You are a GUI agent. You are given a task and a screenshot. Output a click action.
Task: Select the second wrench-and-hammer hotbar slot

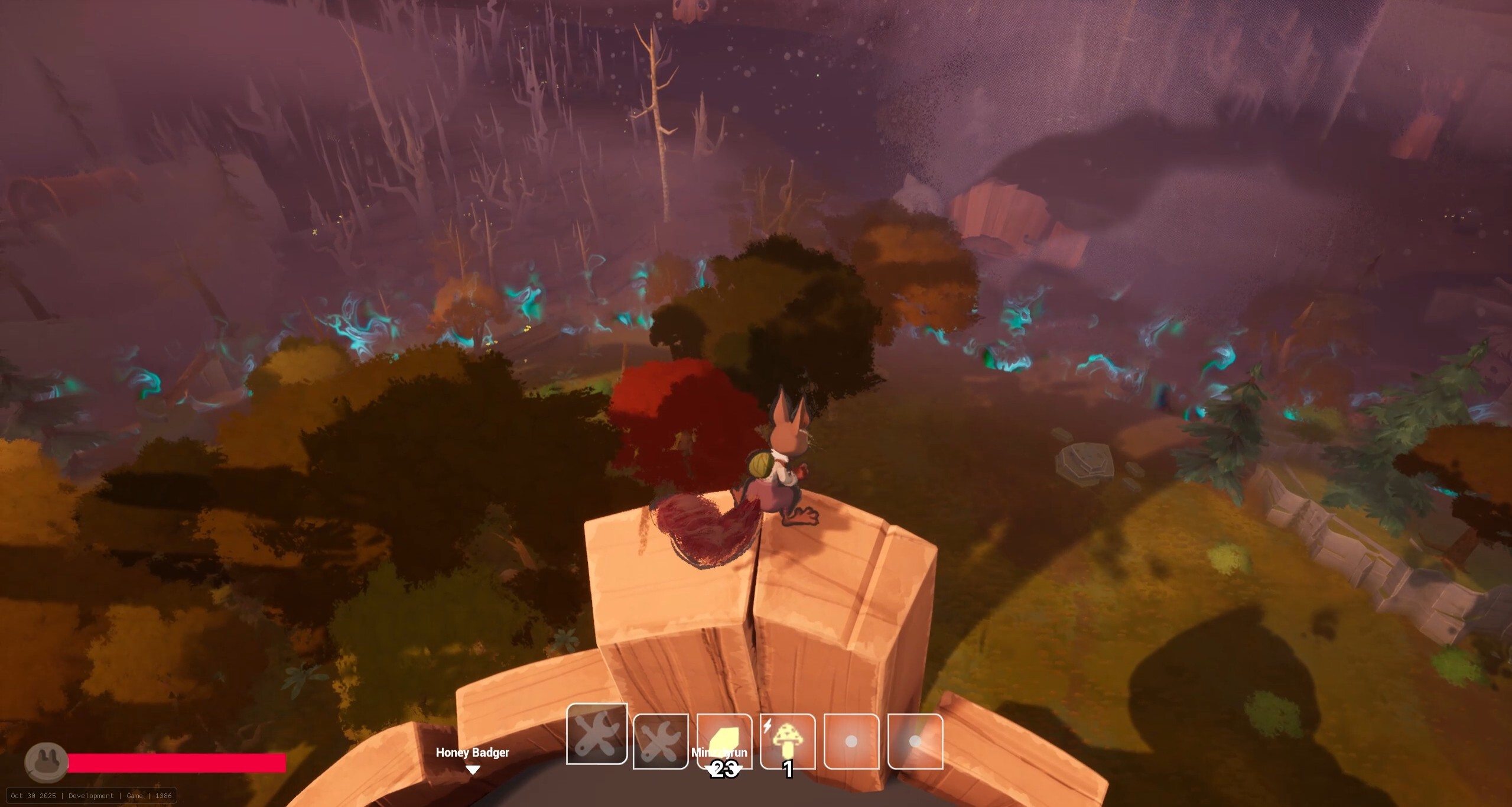pyautogui.click(x=662, y=741)
